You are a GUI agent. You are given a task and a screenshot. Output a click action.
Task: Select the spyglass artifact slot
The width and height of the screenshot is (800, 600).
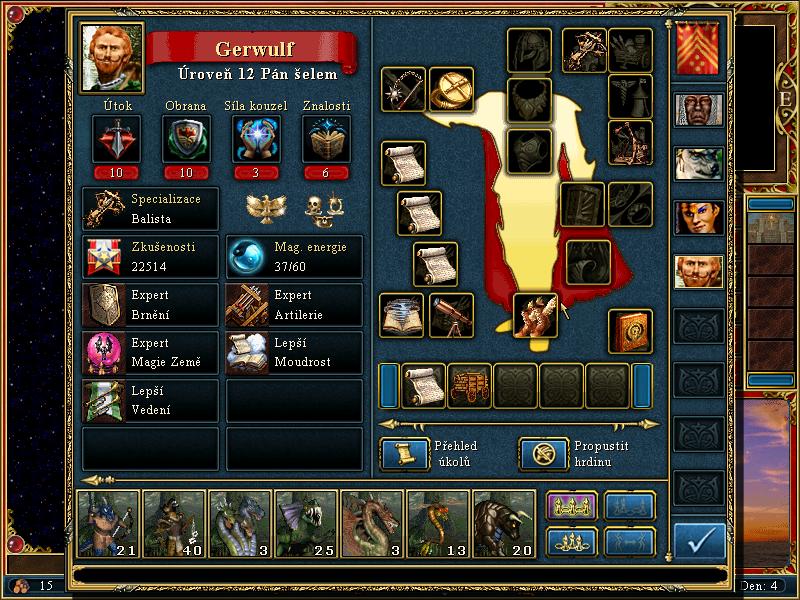click(454, 316)
